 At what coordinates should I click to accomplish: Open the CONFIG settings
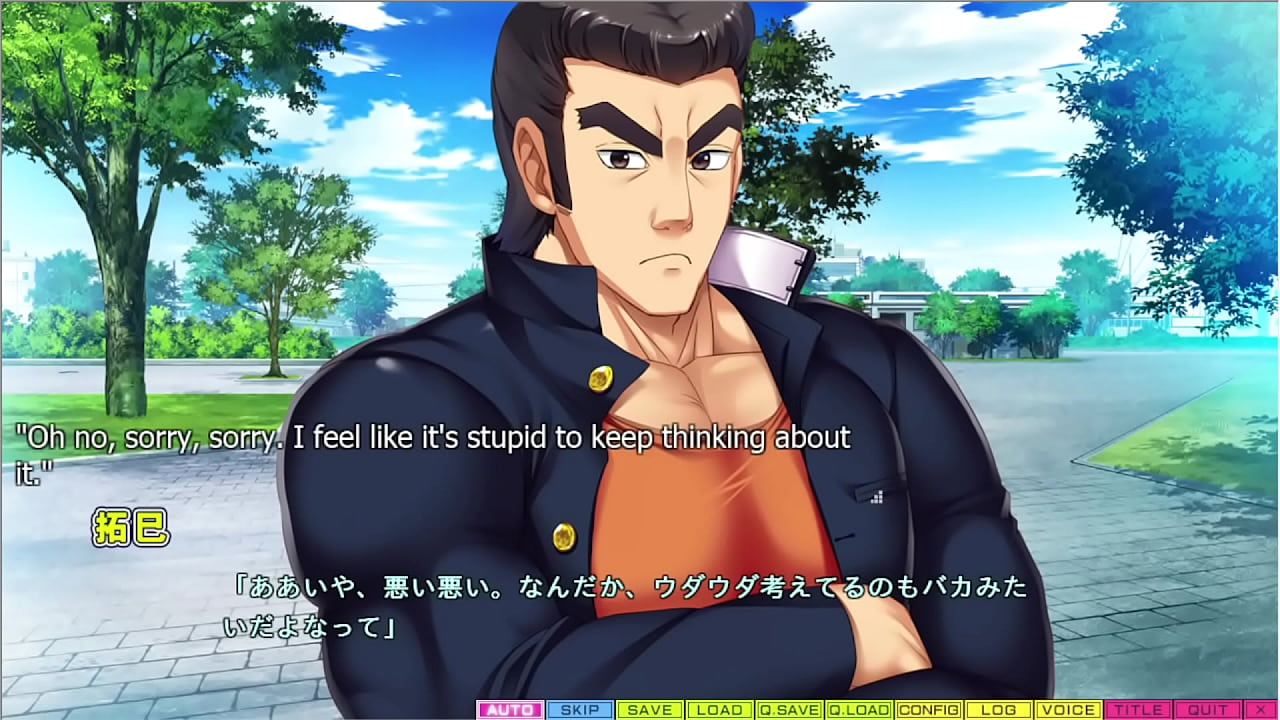pyautogui.click(x=929, y=710)
